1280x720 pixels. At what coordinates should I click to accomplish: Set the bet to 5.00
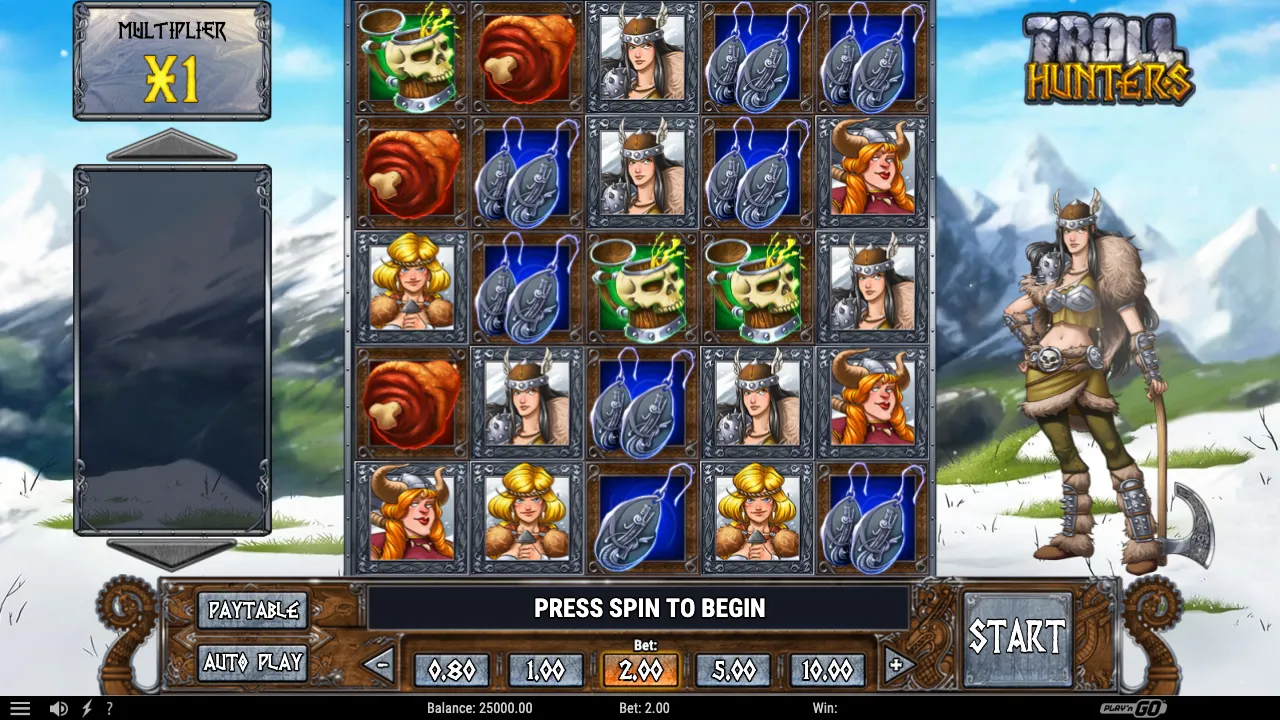tap(734, 670)
